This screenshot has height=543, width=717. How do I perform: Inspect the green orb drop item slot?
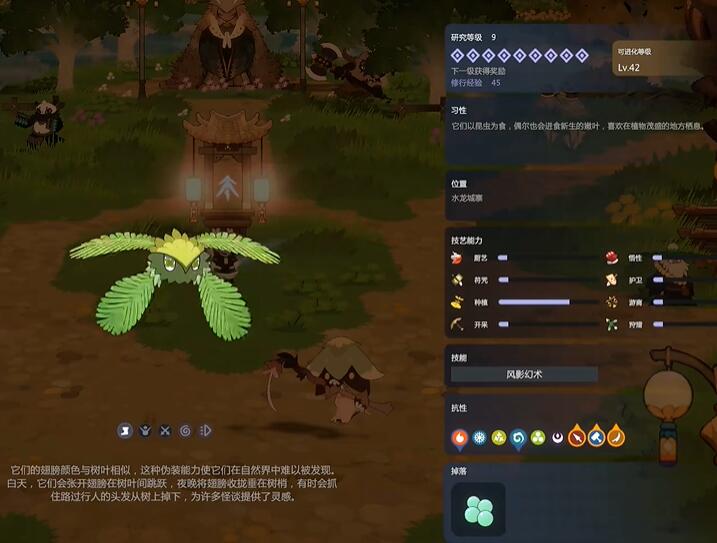pyautogui.click(x=478, y=509)
